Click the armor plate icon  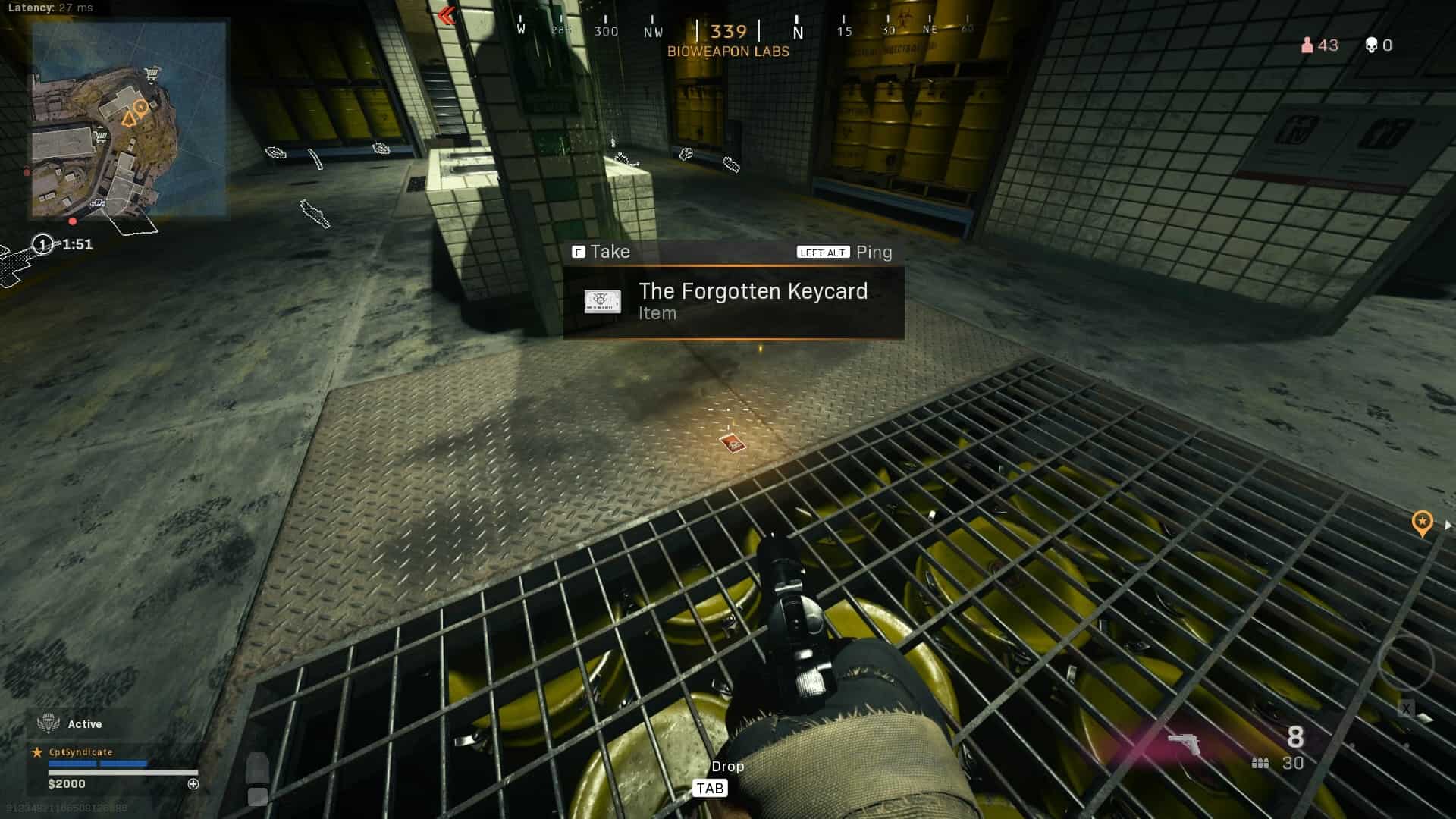click(x=257, y=767)
